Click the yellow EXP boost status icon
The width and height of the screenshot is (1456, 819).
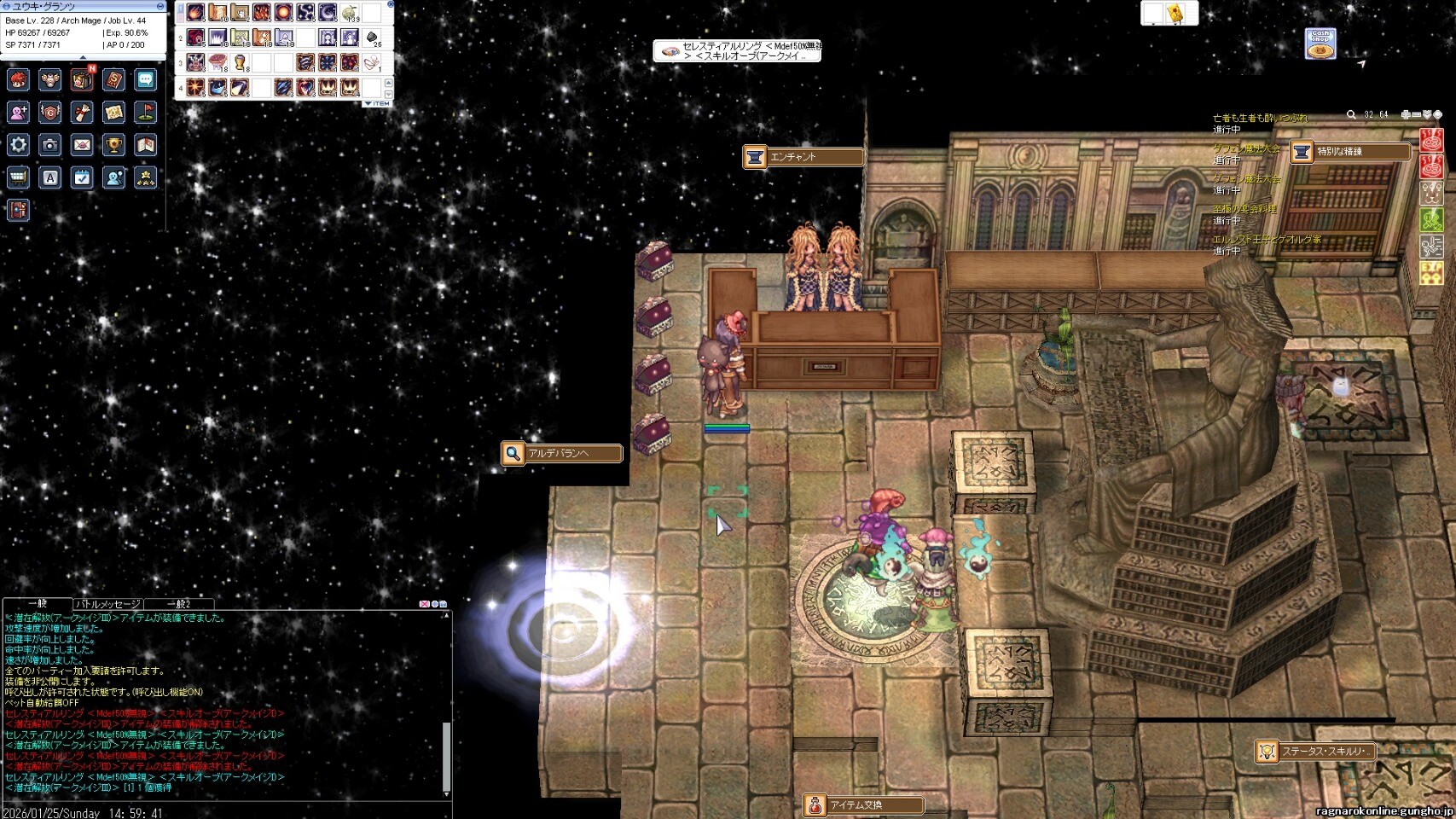1430,273
